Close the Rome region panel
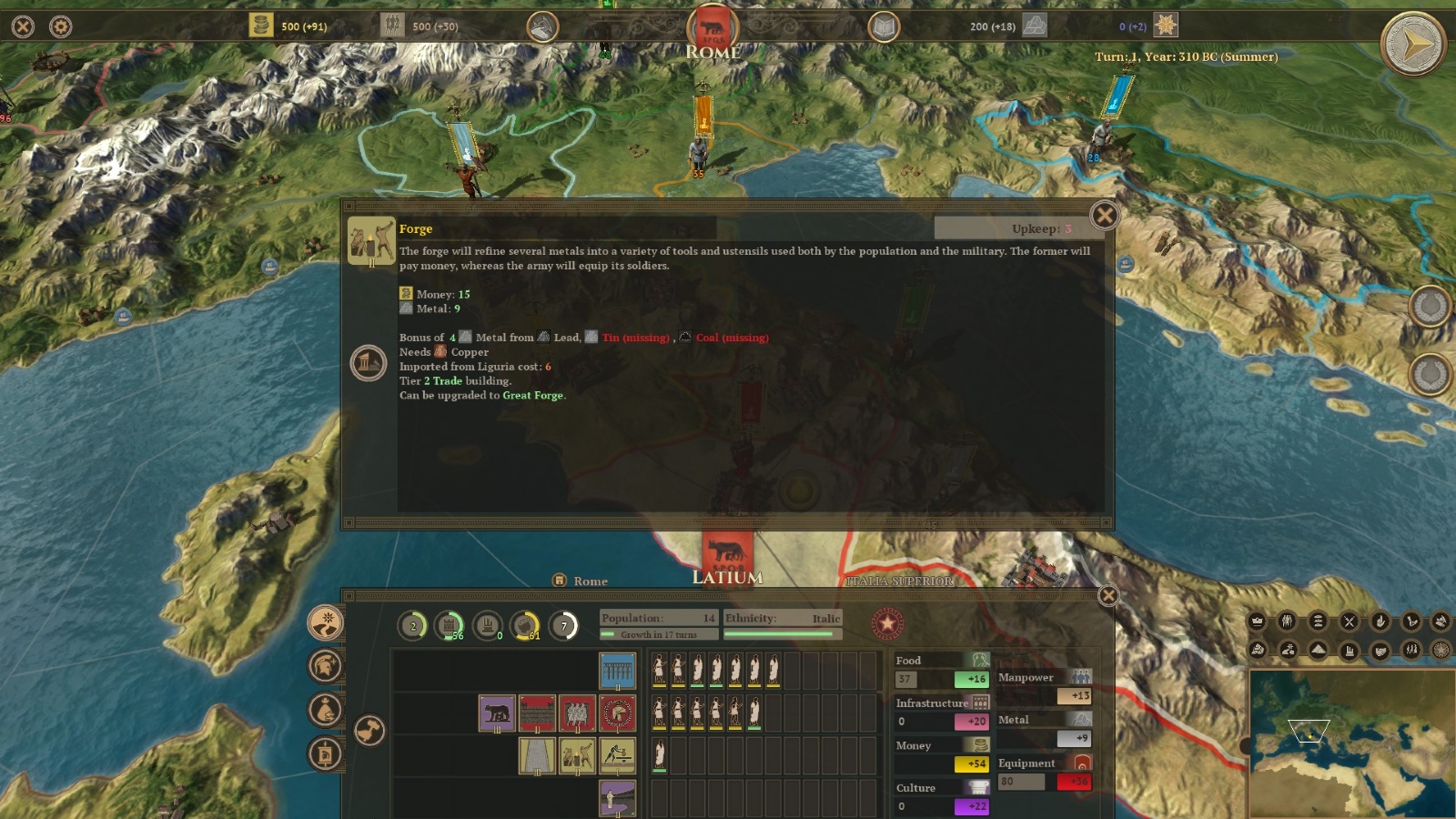 (1107, 595)
